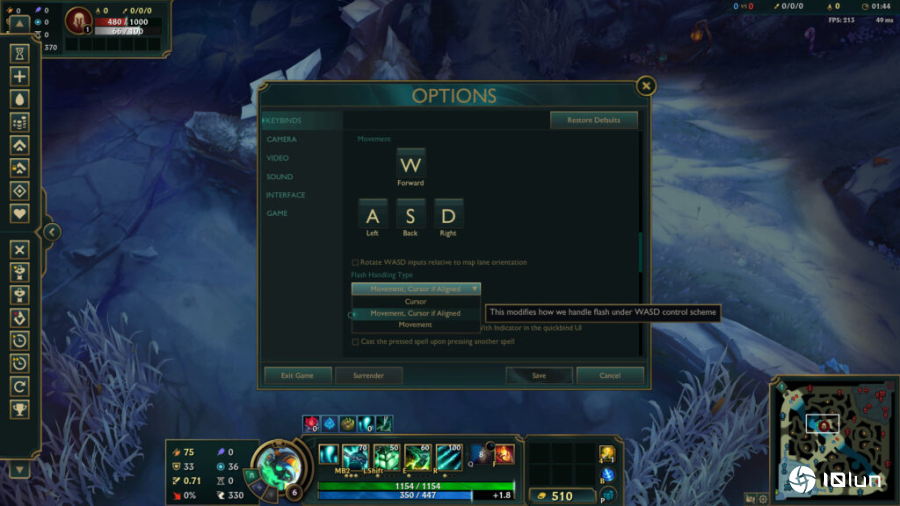The image size is (900, 506).
Task: Go to the Sound settings section
Action: click(x=279, y=177)
